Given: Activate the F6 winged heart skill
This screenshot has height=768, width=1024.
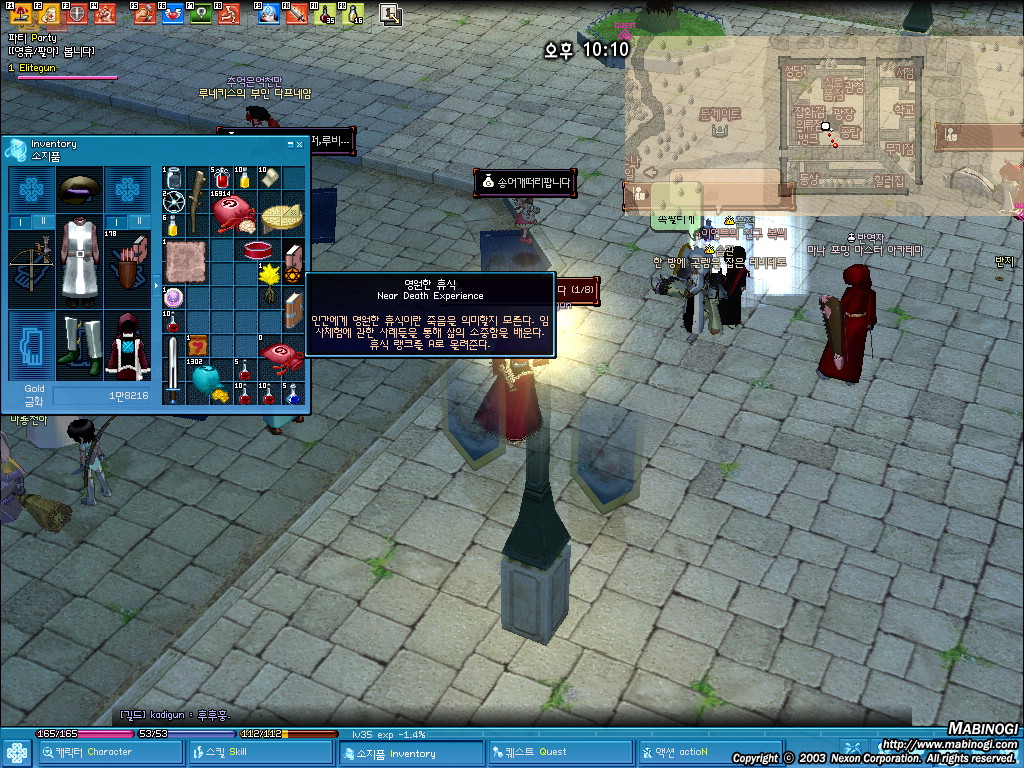Looking at the screenshot, I should click(173, 14).
